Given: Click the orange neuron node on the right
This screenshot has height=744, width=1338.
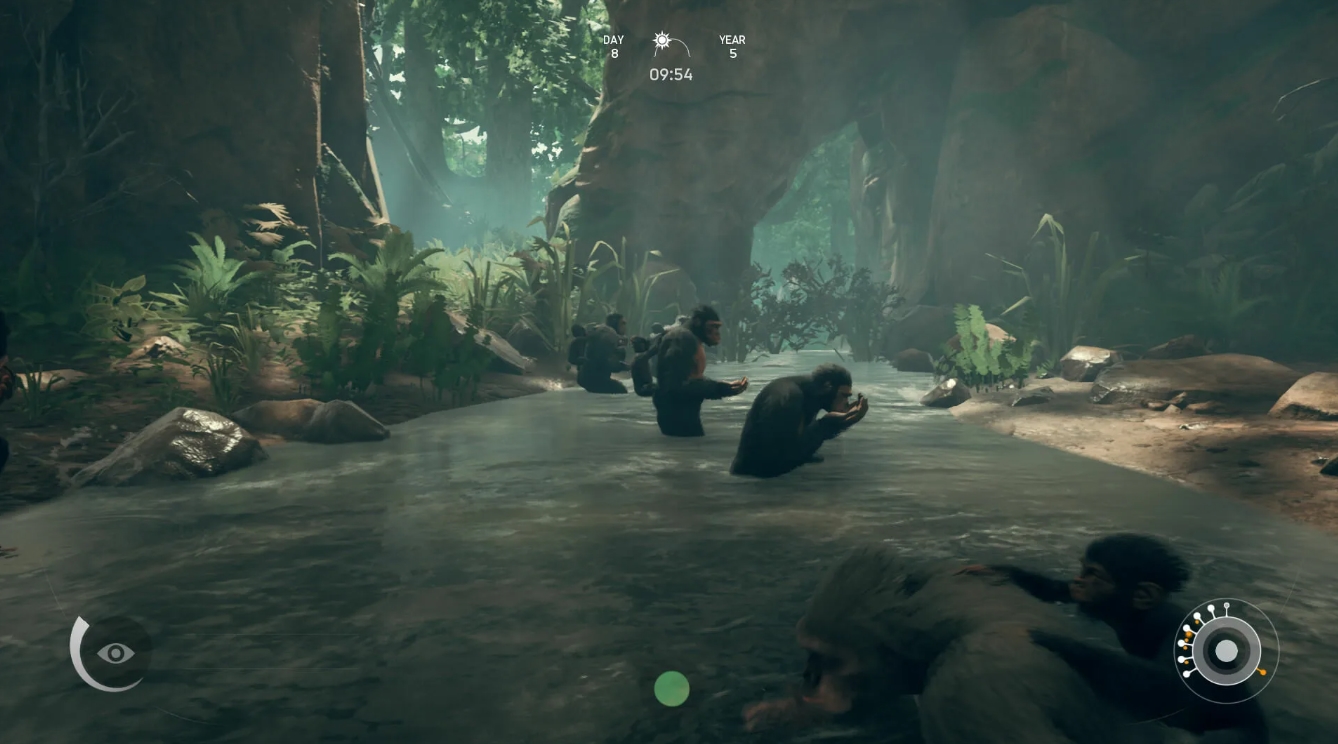Looking at the screenshot, I should [x=1263, y=672].
